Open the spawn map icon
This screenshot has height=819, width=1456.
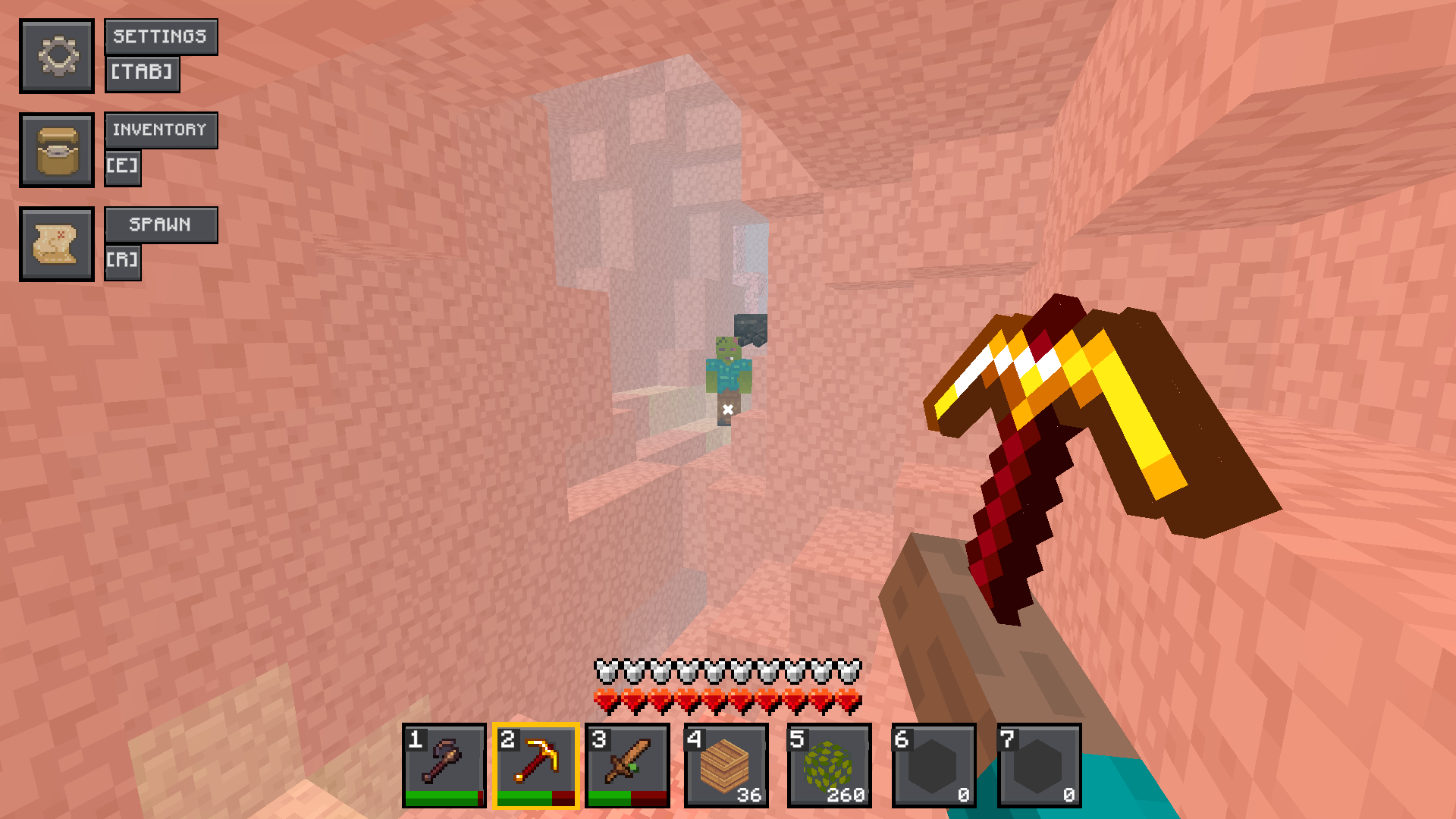click(57, 243)
